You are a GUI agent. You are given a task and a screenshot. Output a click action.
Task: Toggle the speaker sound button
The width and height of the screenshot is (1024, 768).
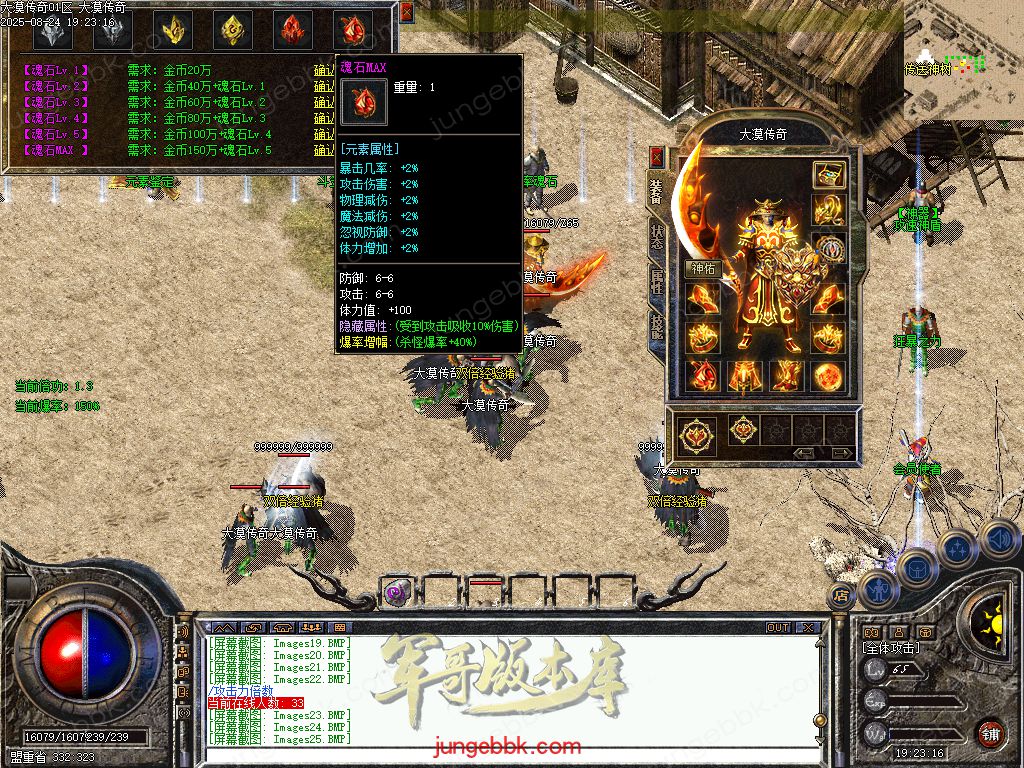point(999,540)
